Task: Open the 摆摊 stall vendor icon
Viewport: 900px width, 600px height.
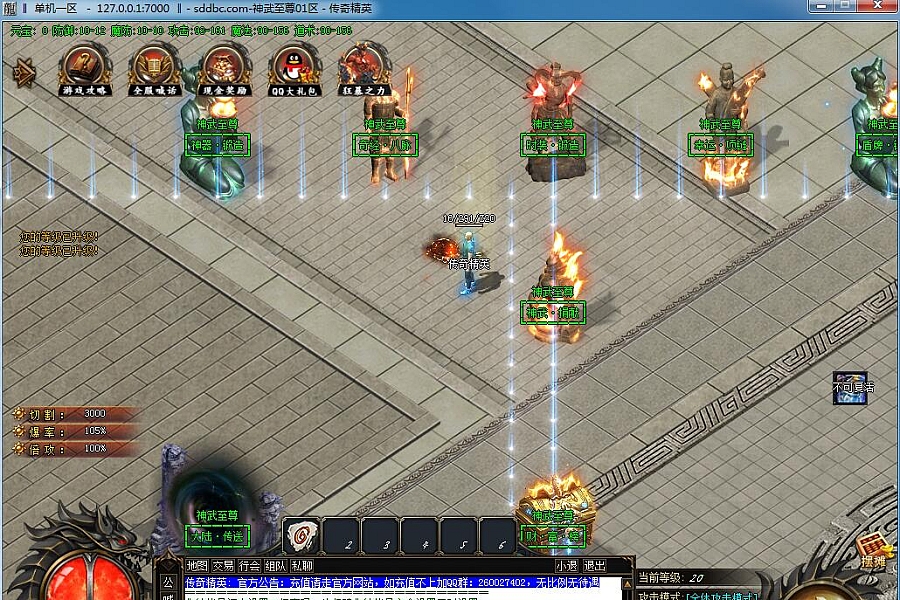Action: 874,548
